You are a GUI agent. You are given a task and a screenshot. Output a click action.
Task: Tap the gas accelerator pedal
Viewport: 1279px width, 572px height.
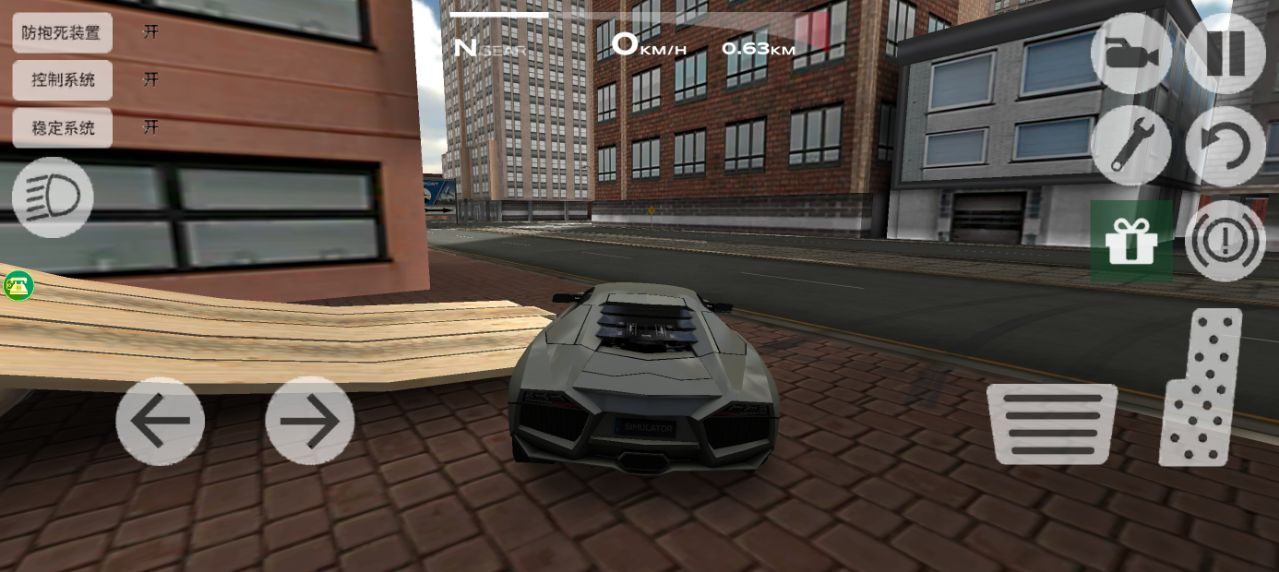click(1201, 387)
